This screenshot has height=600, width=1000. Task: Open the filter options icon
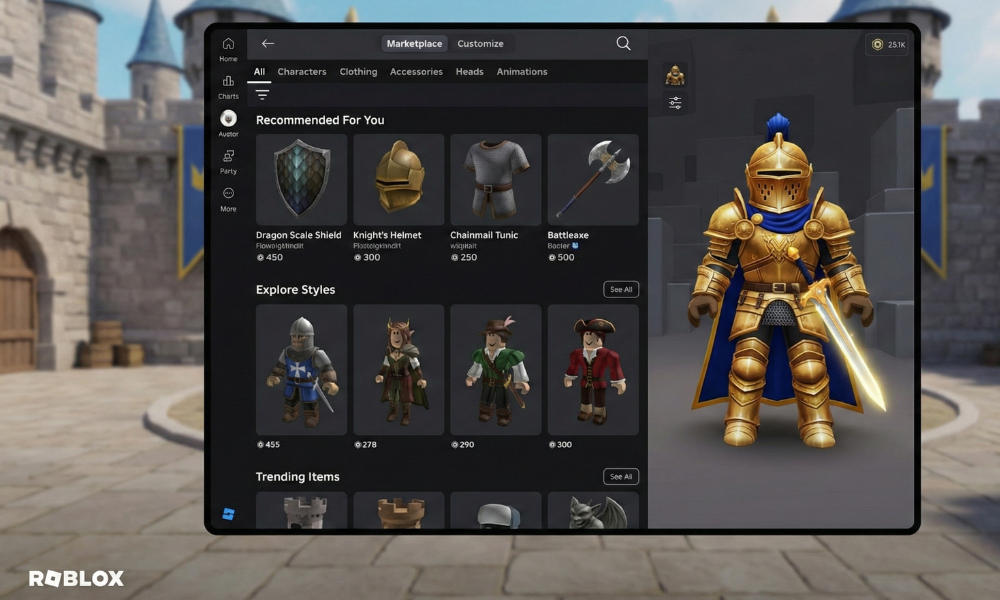pos(262,94)
